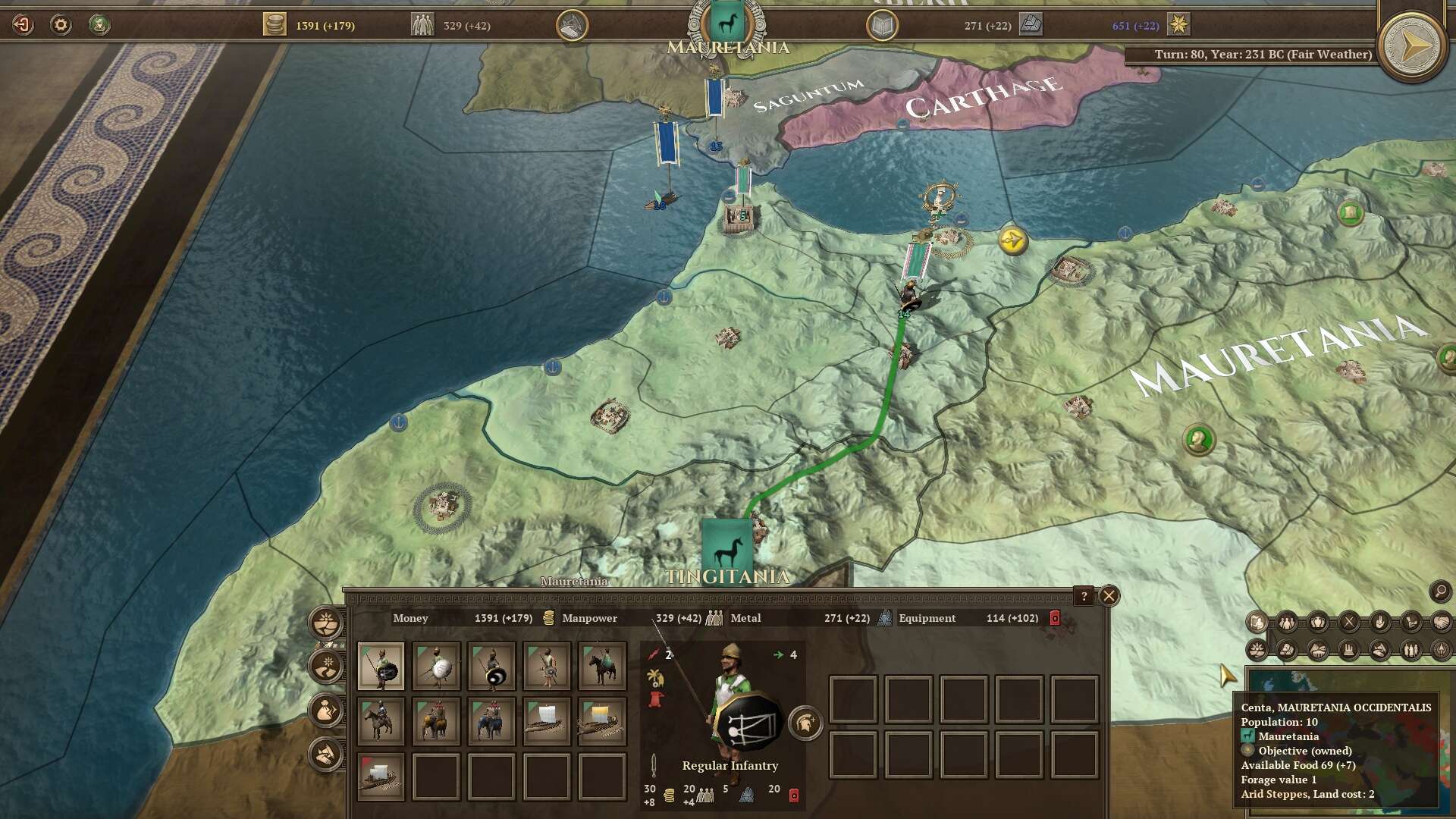This screenshot has height=819, width=1456.
Task: Choose the white-sailed galley ship unit
Action: (547, 721)
